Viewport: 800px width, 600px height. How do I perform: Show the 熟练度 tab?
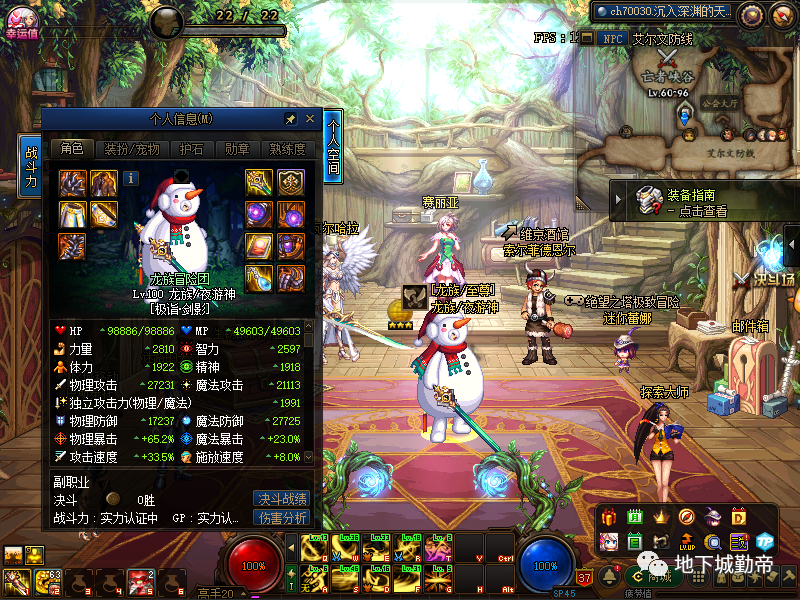click(287, 149)
